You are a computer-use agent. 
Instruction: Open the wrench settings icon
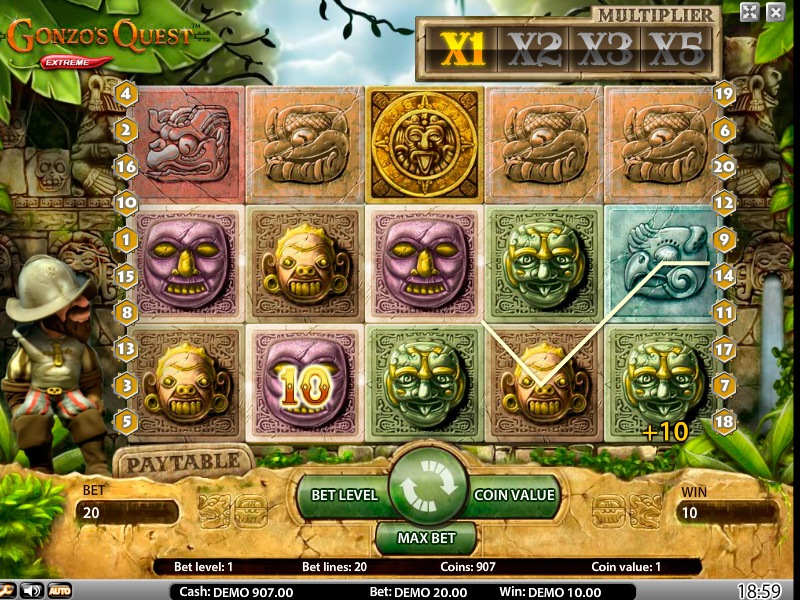[x=8, y=590]
